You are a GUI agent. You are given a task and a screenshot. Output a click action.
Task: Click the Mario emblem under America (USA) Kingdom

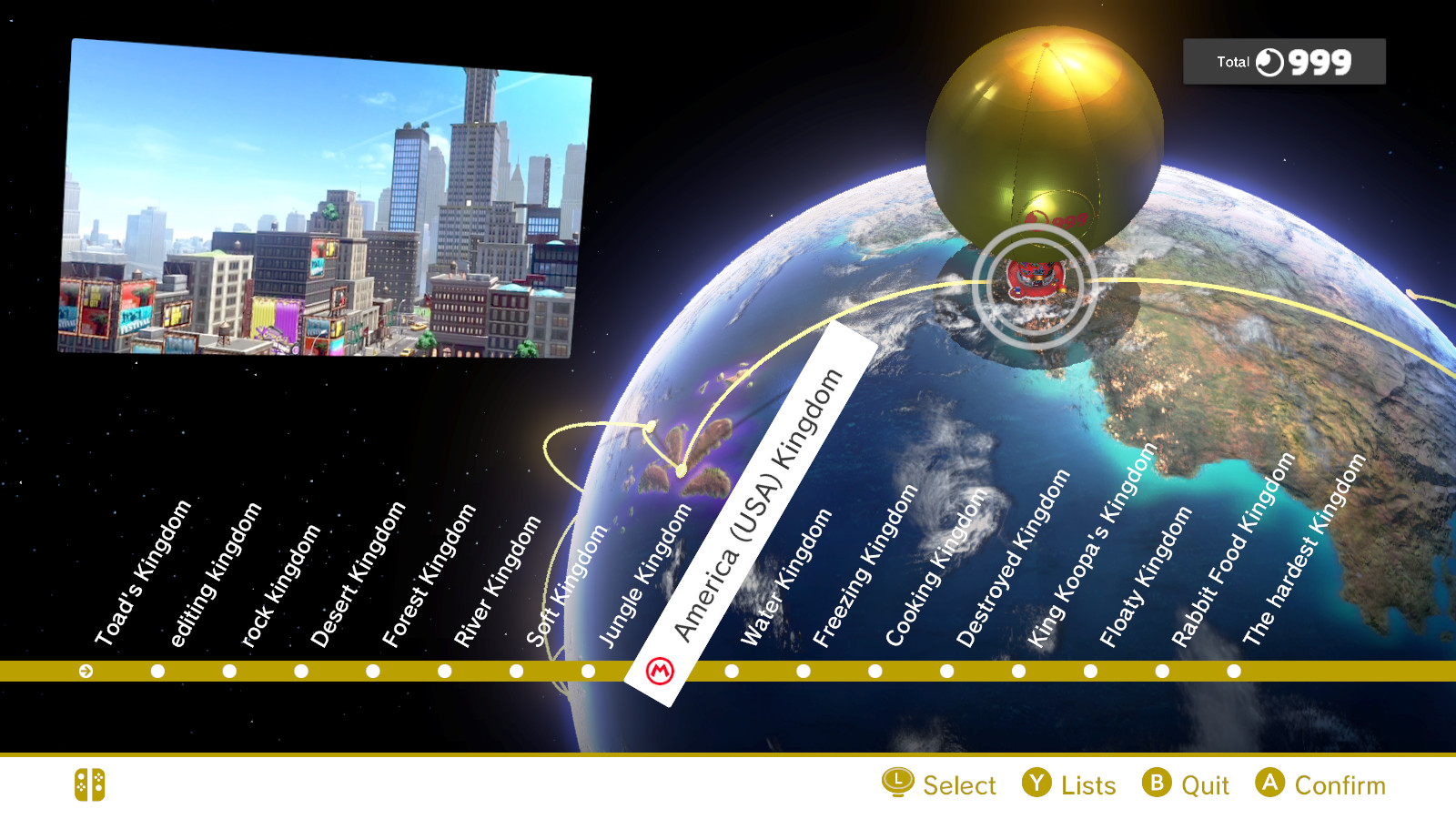(x=662, y=672)
